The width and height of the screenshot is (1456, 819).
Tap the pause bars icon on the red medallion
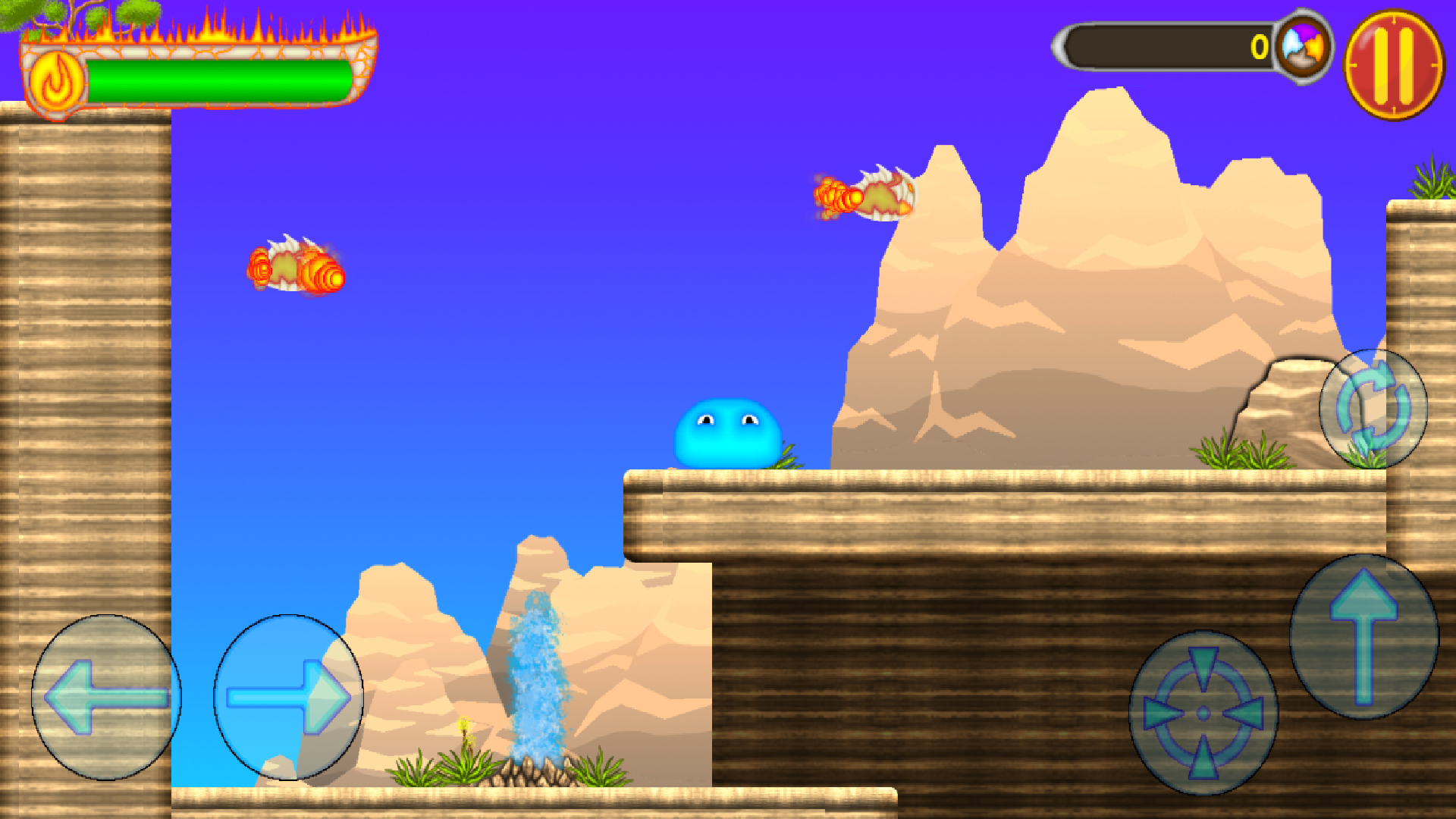coord(1395,57)
